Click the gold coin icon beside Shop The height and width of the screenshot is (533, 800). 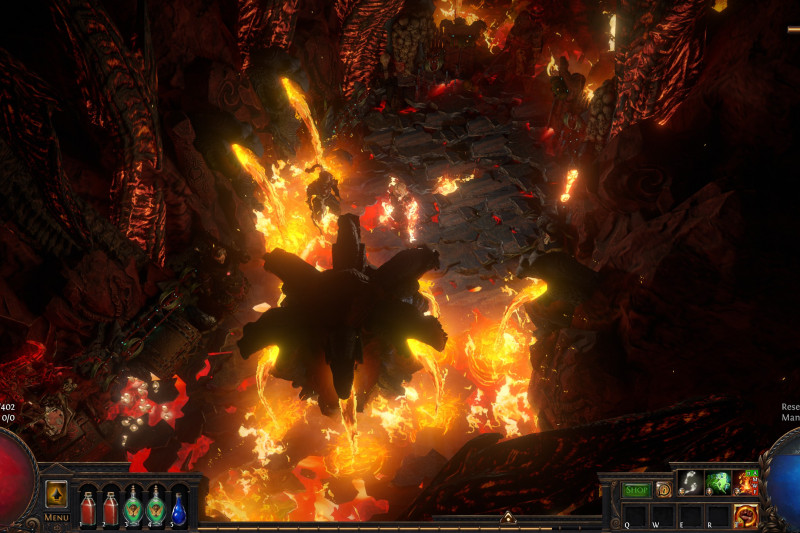tap(663, 490)
